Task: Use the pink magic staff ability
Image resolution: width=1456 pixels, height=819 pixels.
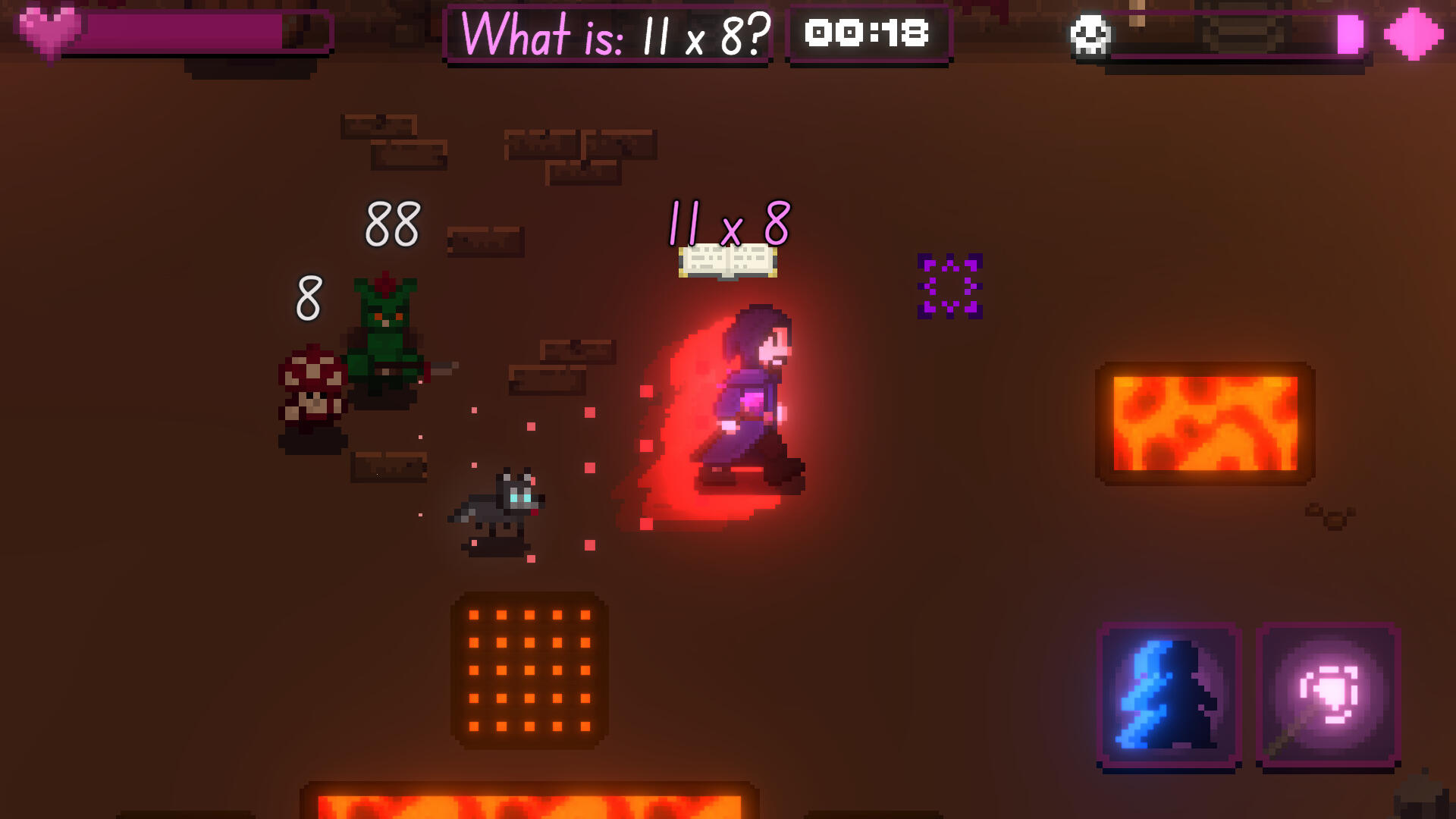Action: (1328, 695)
